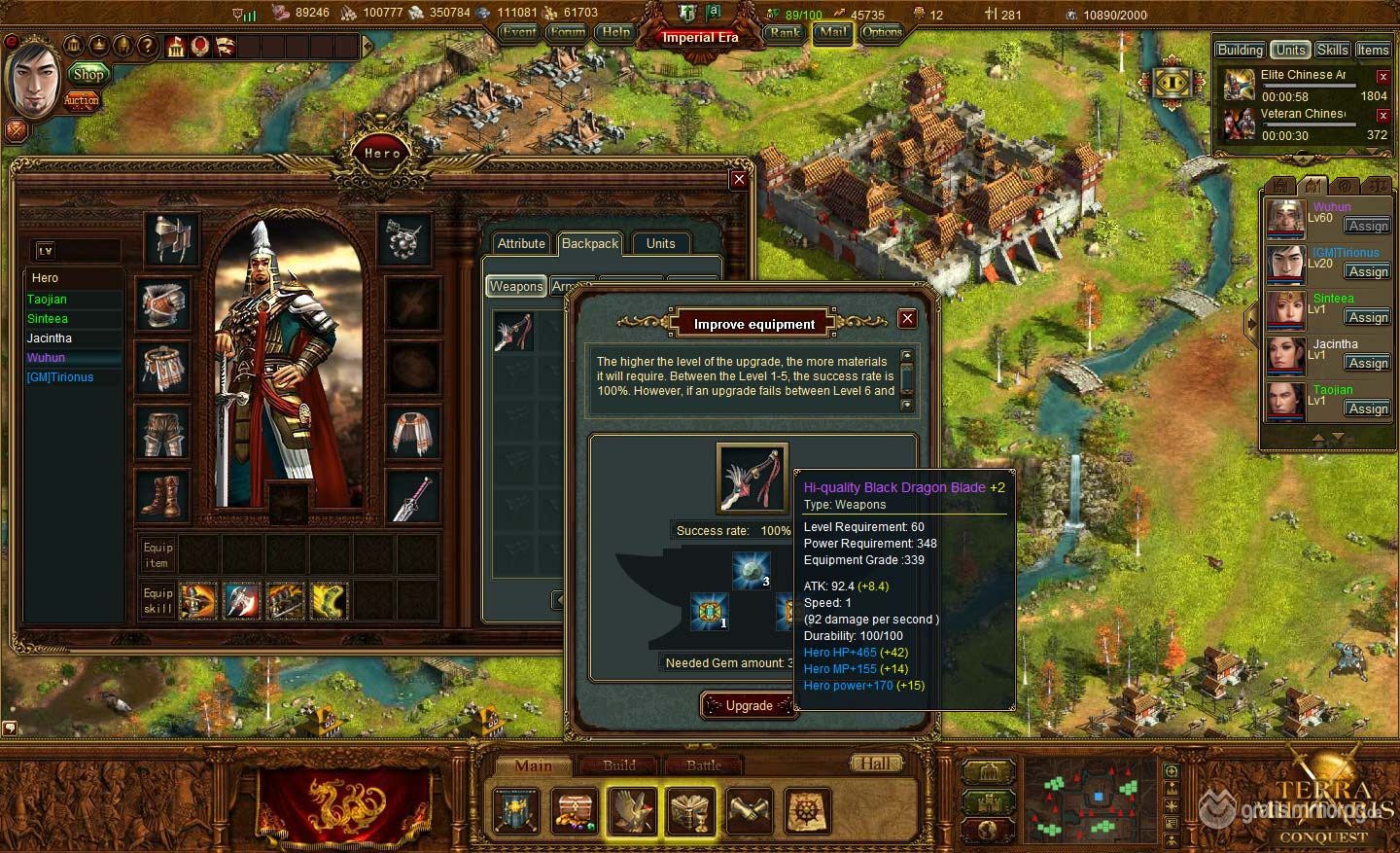1400x853 pixels.
Task: Select the boots equipment slot
Action: pos(163,495)
